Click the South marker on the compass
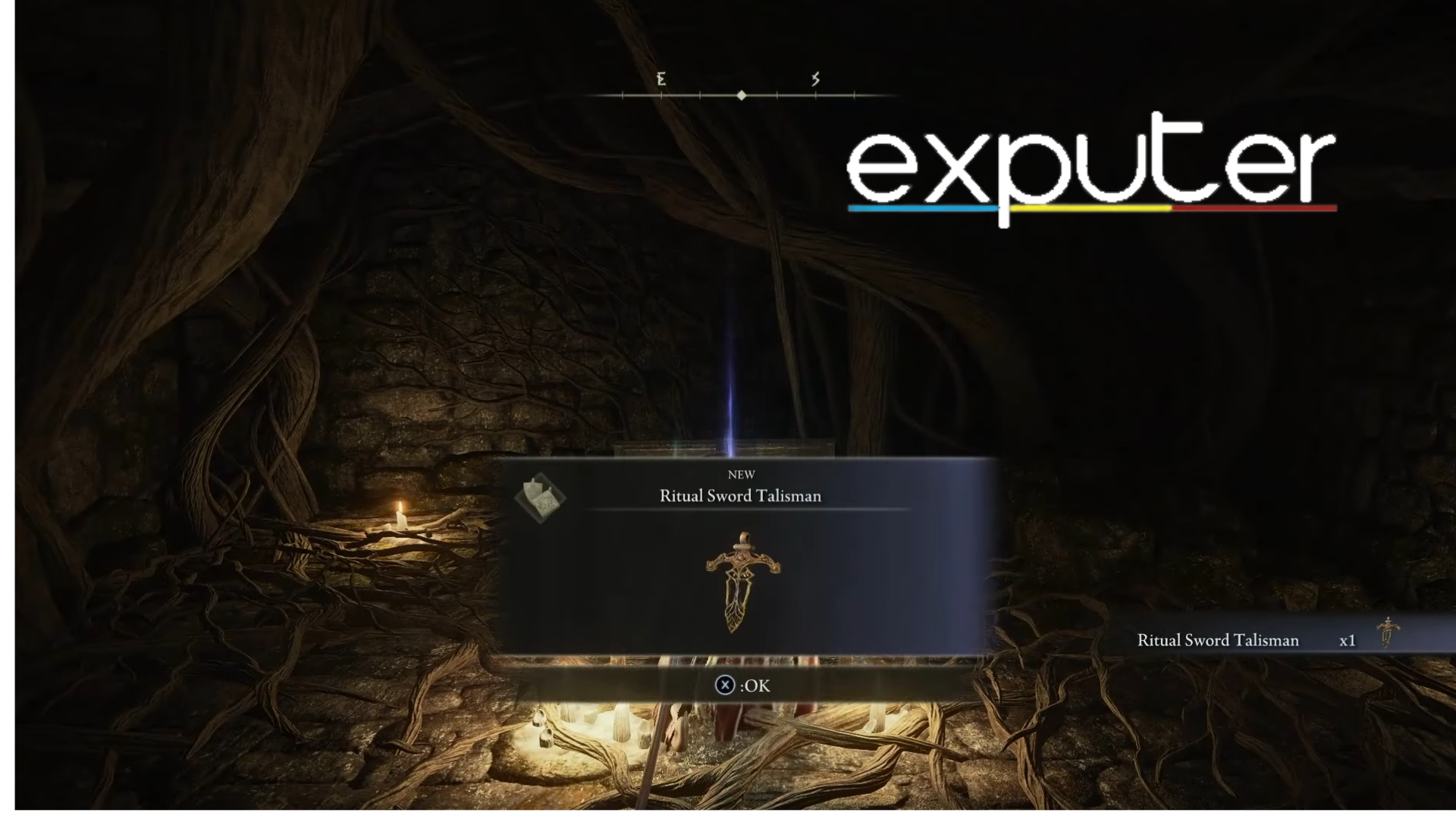This screenshot has height=819, width=1456. (816, 79)
